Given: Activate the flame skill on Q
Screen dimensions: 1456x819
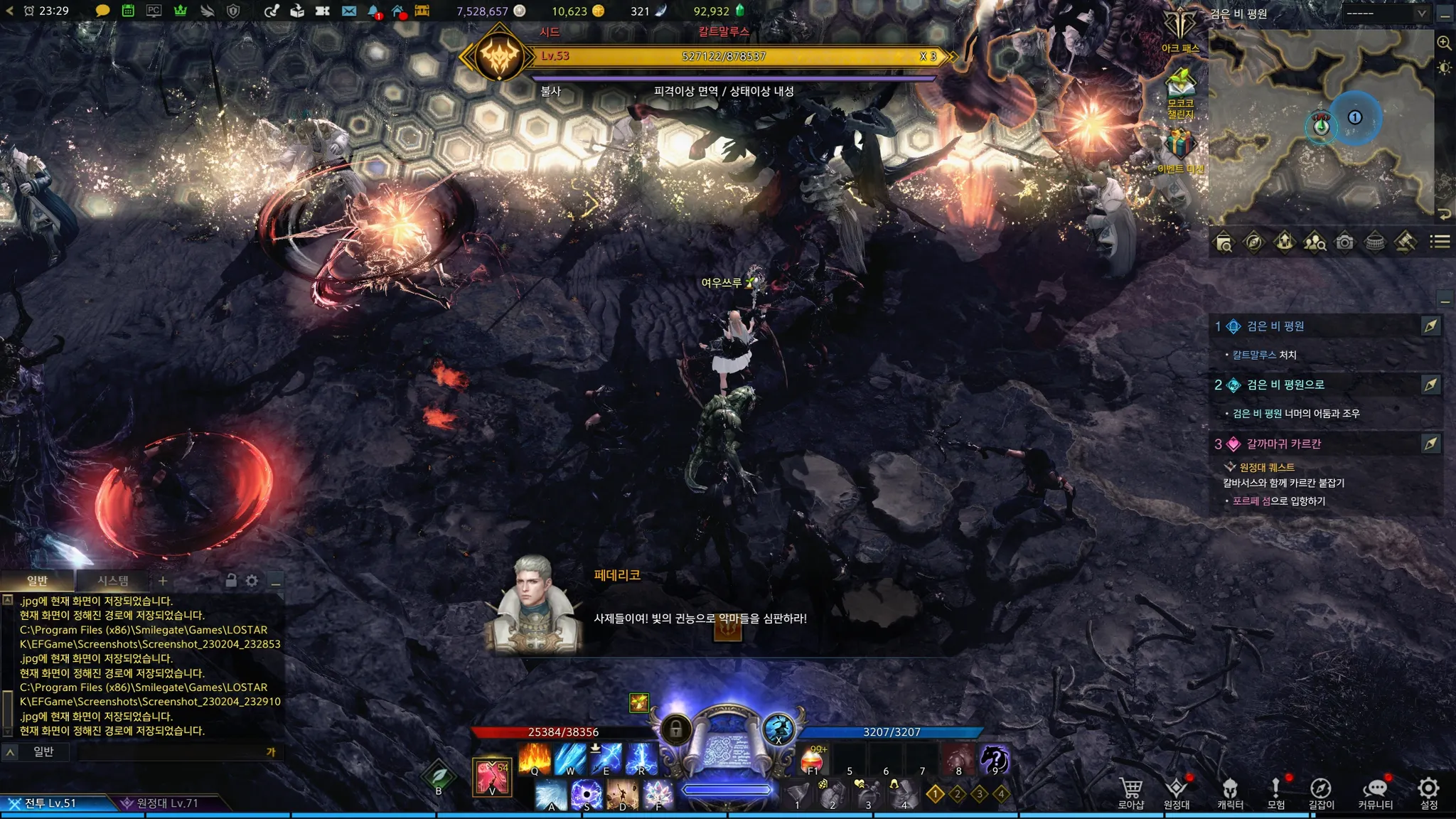Looking at the screenshot, I should click(535, 759).
